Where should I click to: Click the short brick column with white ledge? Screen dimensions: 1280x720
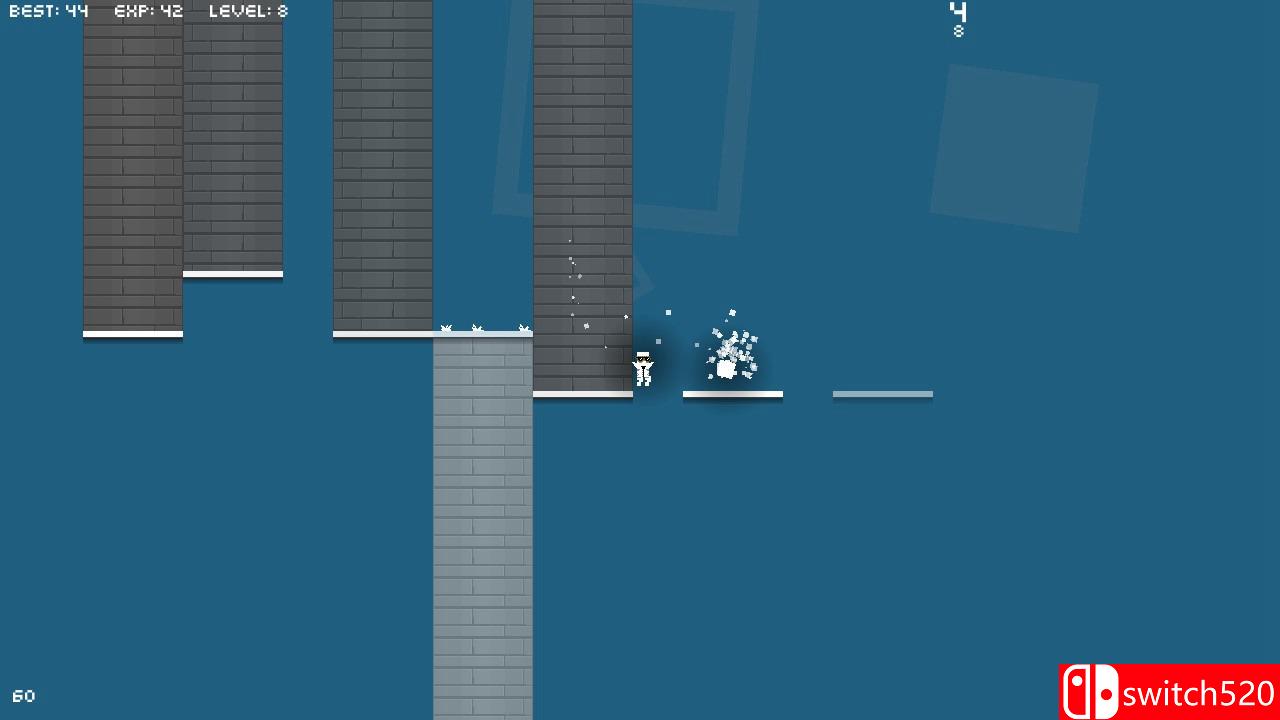pyautogui.click(x=232, y=140)
